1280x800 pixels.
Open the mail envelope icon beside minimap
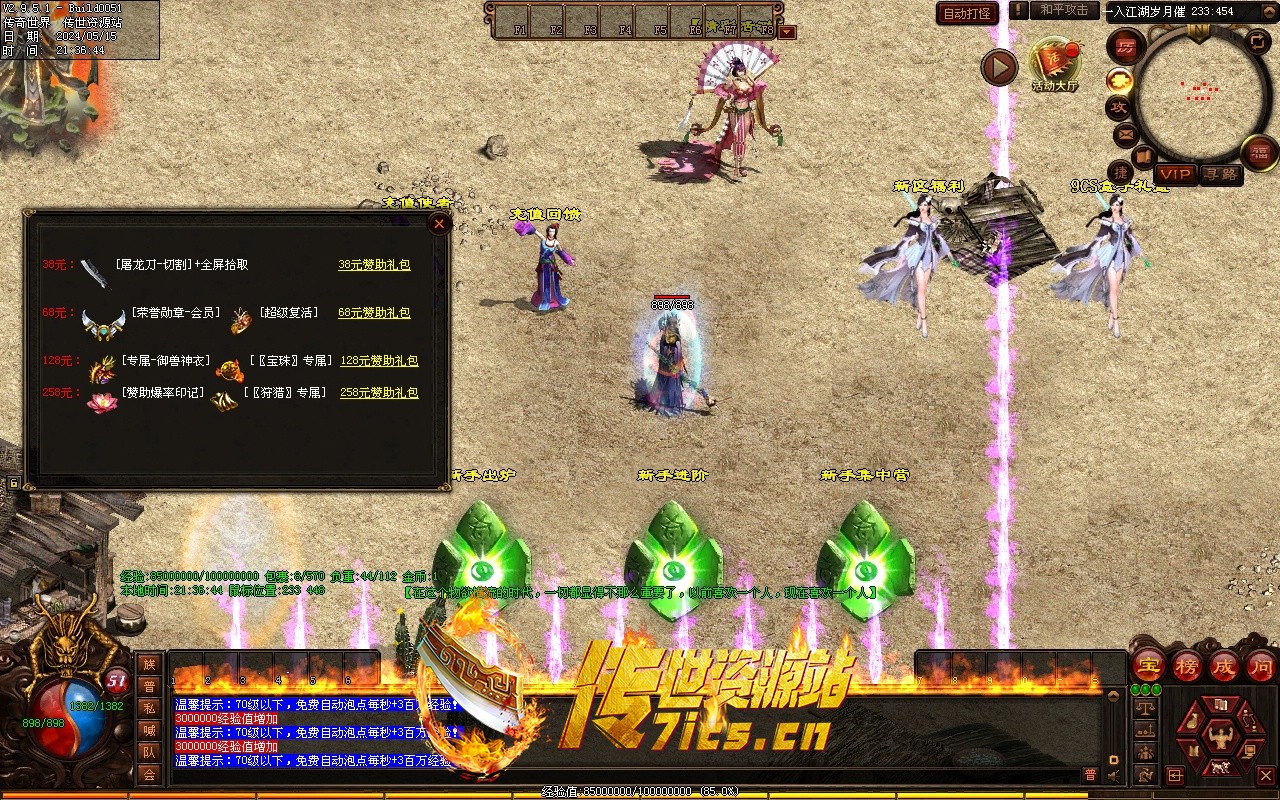1126,133
